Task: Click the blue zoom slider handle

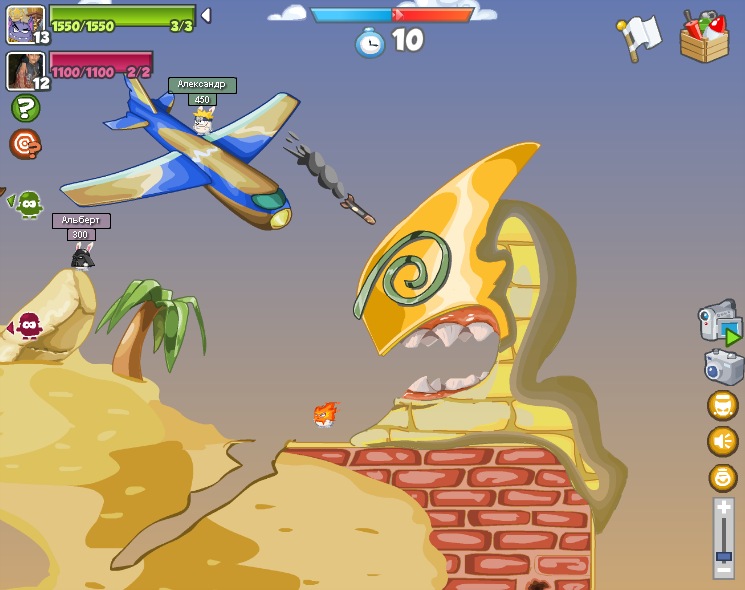Action: 723,555
